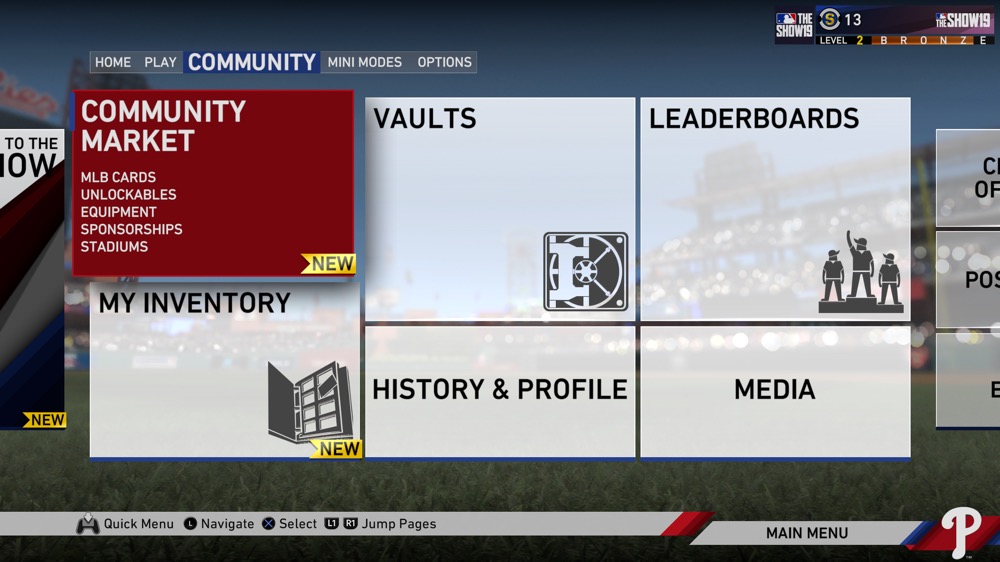This screenshot has width=1000, height=562.
Task: Go to the Mini Modes tab
Action: click(x=365, y=62)
